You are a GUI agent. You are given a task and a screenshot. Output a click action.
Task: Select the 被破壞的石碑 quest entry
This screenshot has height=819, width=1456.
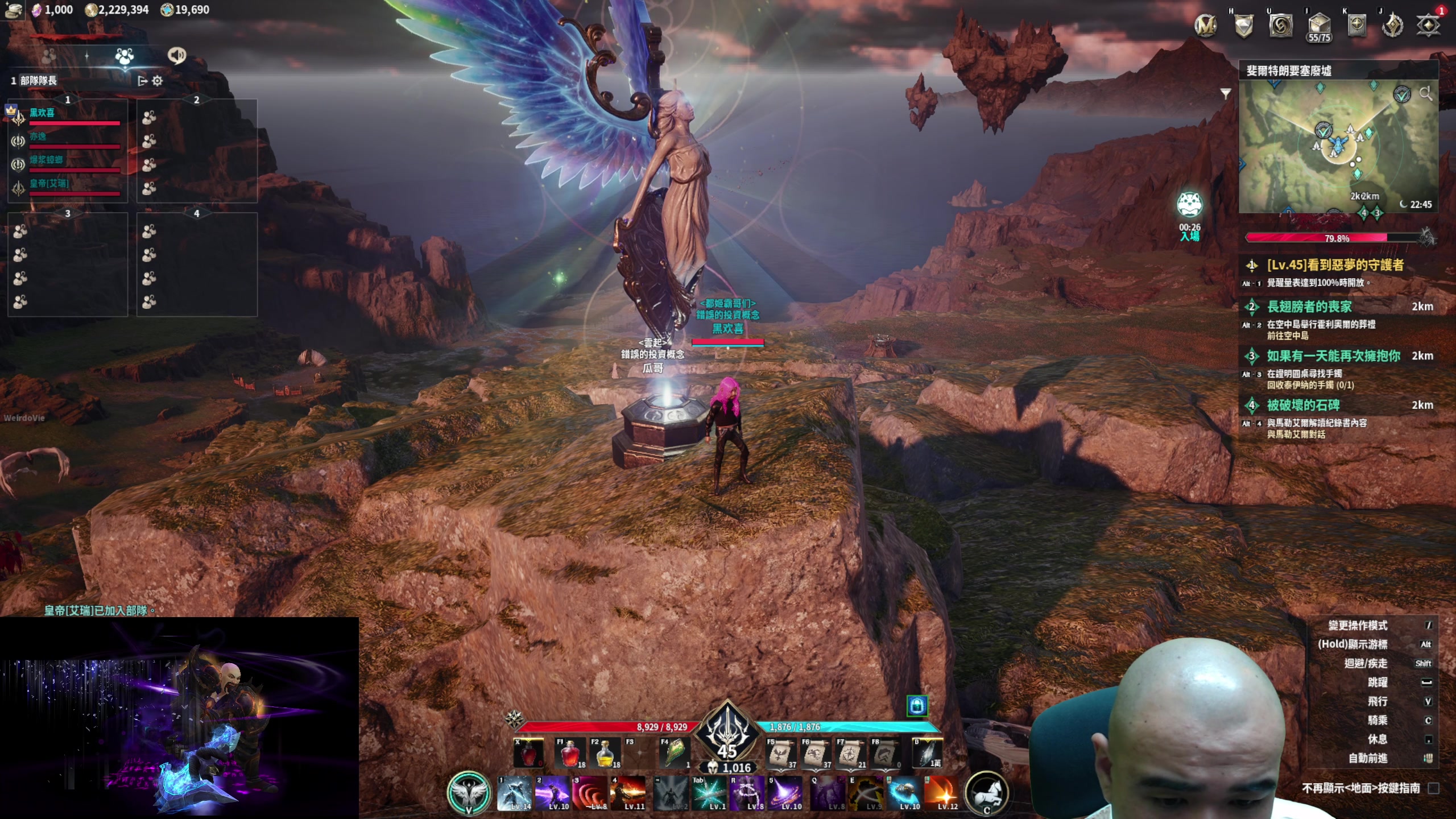click(1303, 406)
